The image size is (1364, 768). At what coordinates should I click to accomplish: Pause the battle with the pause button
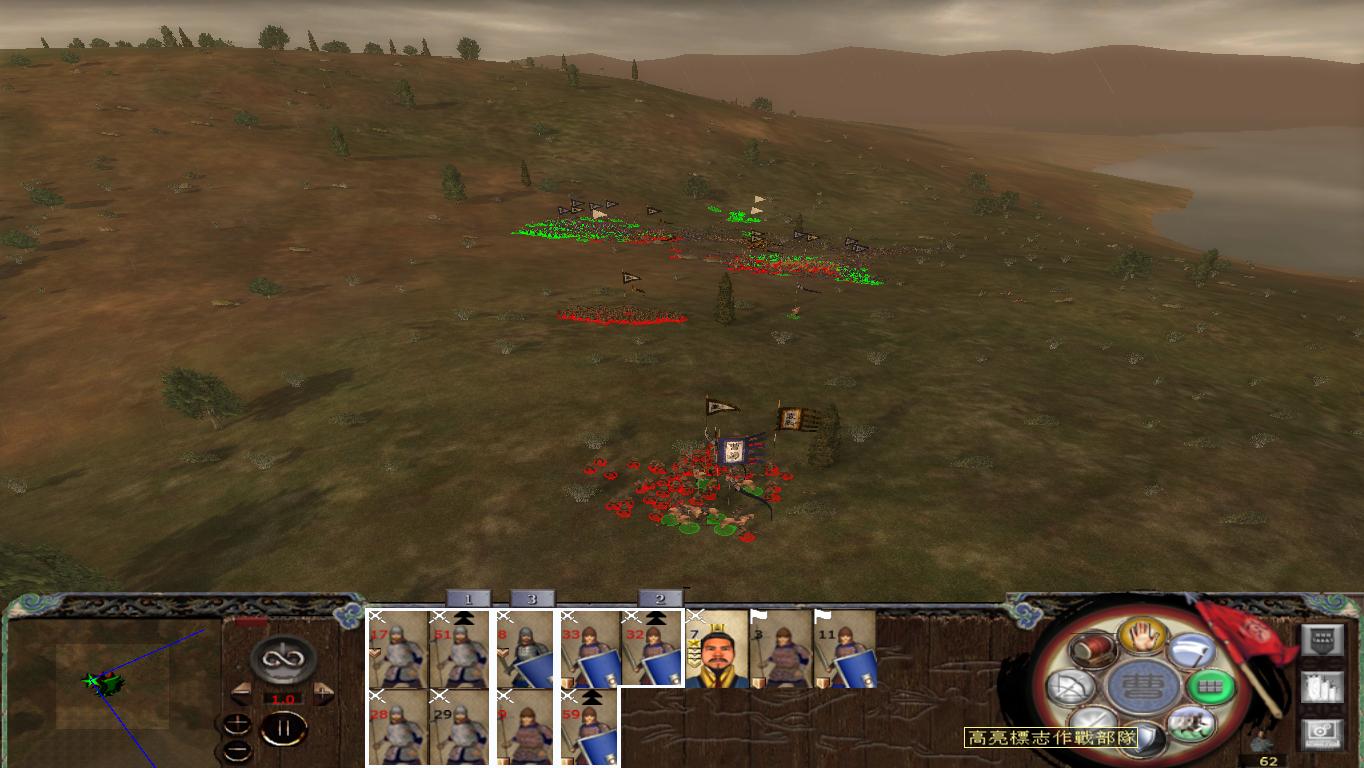coord(284,728)
